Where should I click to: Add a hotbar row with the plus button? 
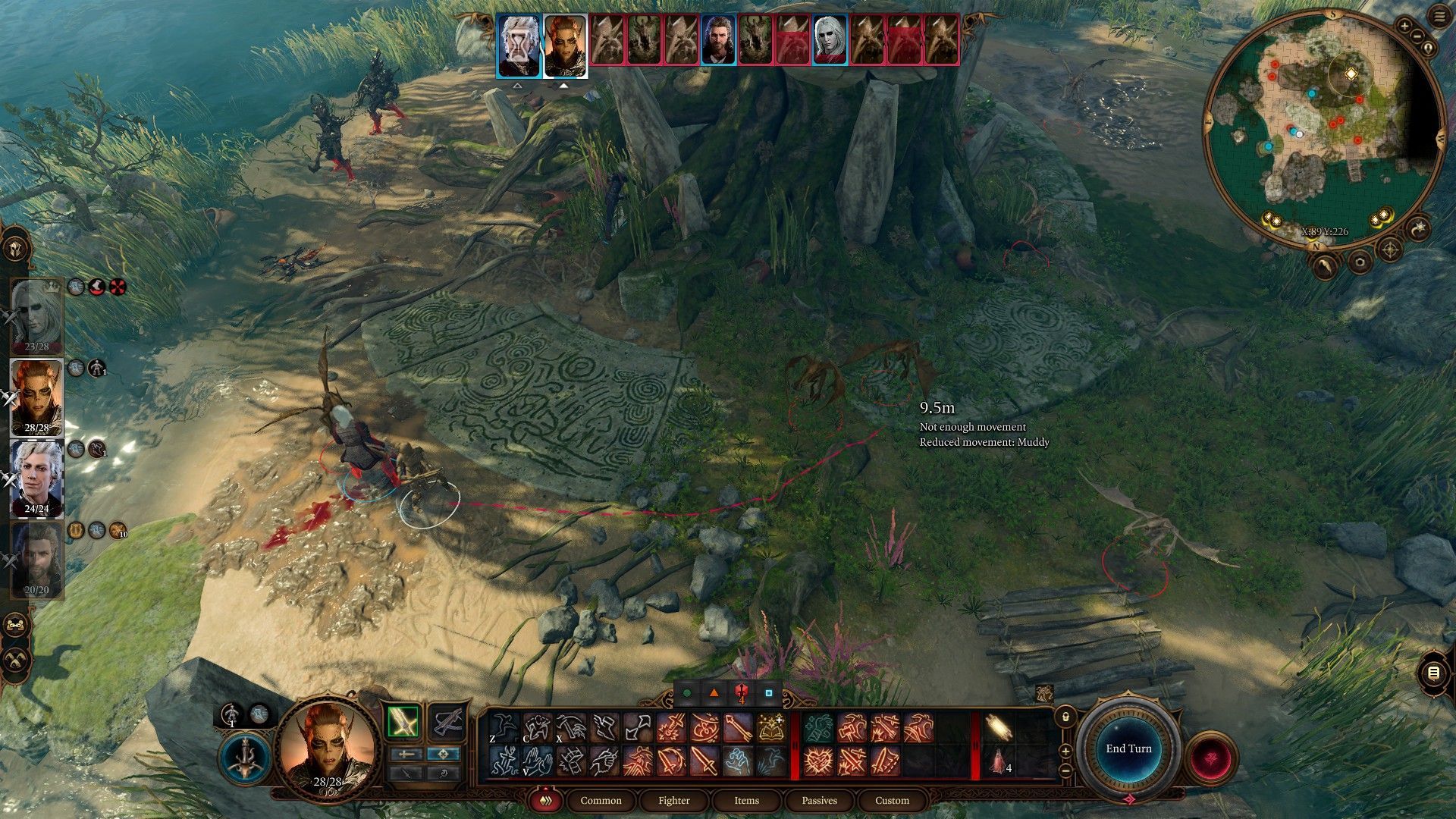[x=1065, y=752]
